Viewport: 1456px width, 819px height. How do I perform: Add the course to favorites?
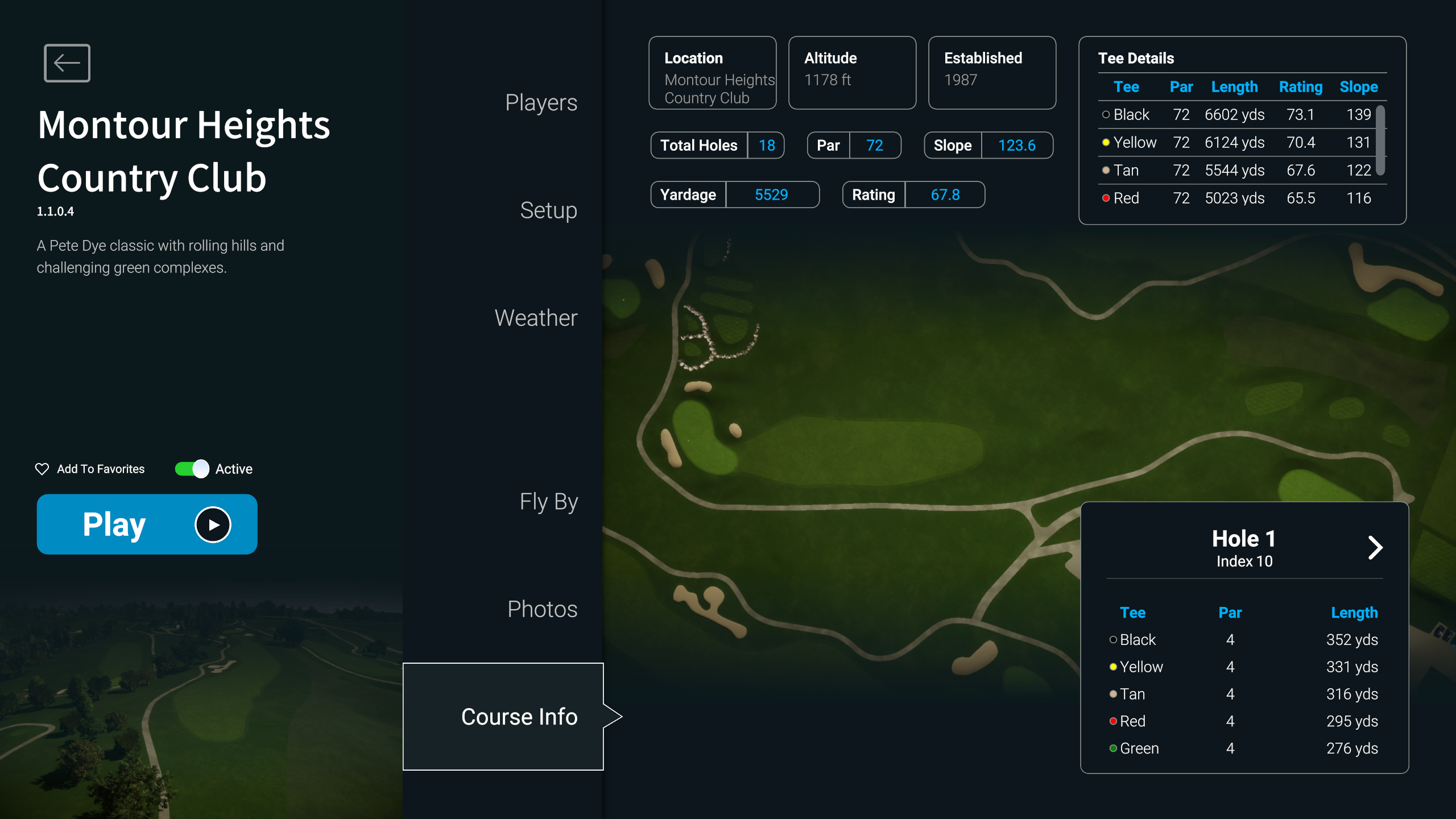90,469
